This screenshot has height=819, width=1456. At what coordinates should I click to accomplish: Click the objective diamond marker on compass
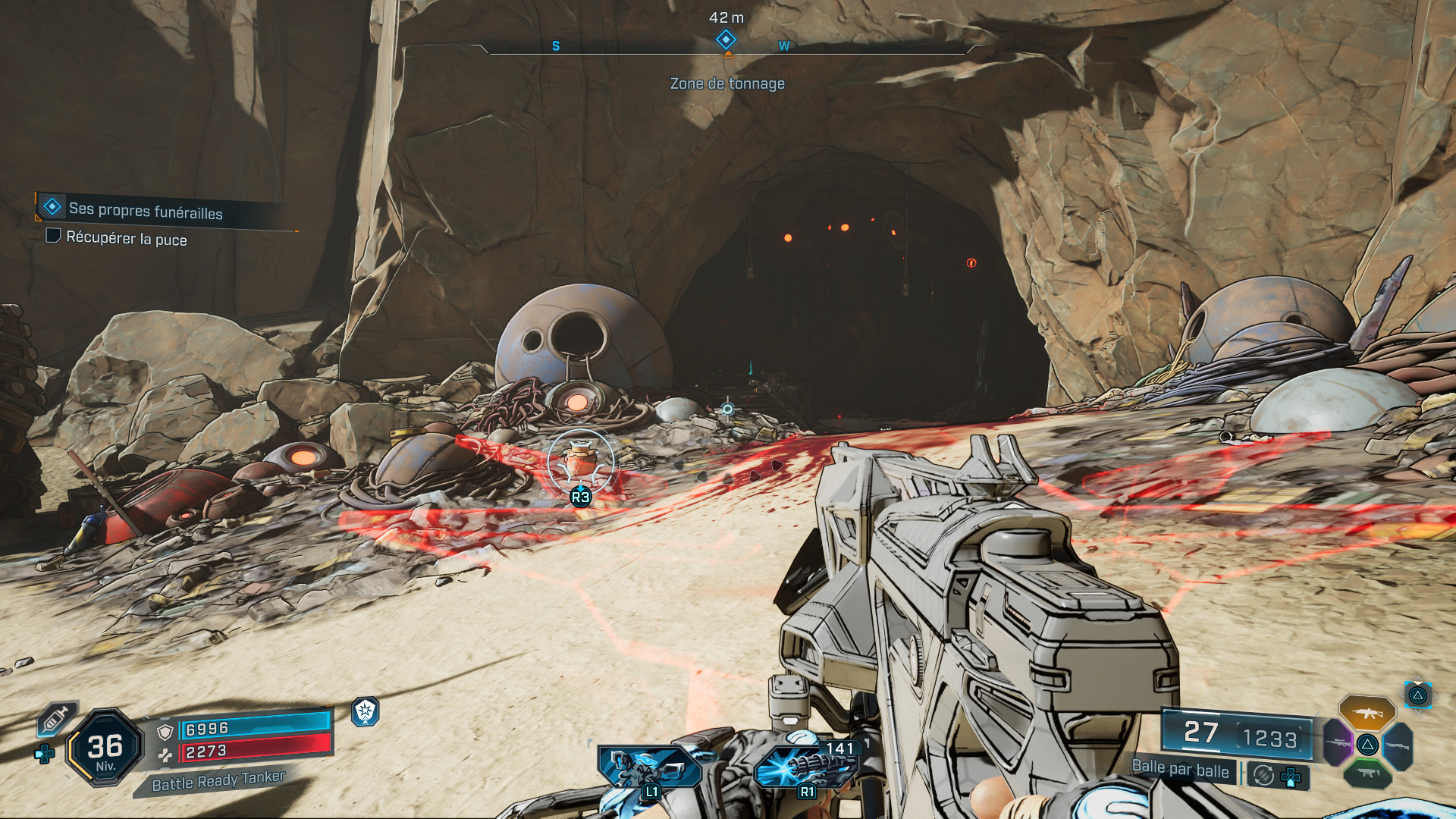pos(726,39)
